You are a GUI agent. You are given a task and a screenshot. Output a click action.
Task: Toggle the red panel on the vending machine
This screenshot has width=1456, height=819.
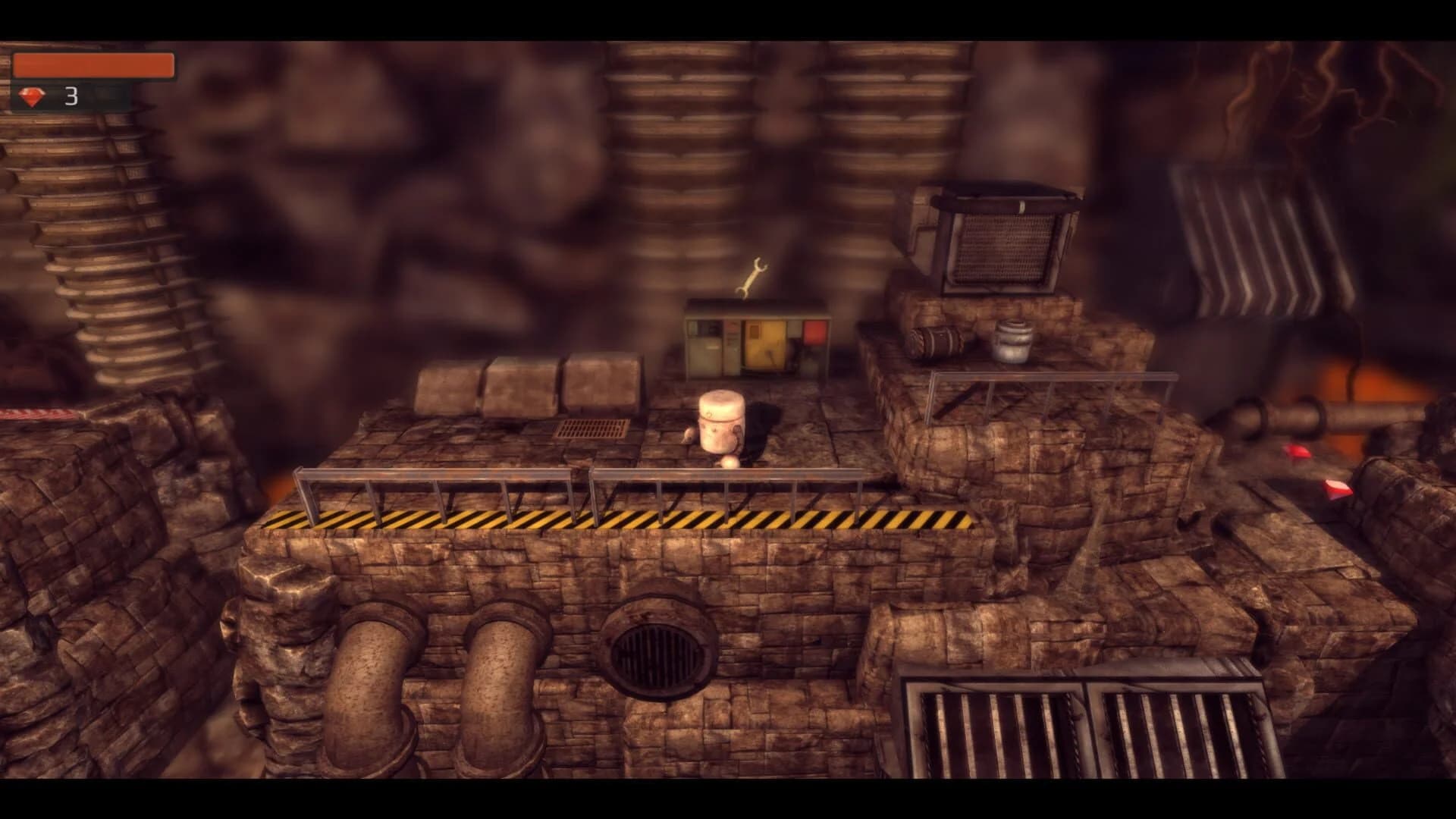pos(814,331)
